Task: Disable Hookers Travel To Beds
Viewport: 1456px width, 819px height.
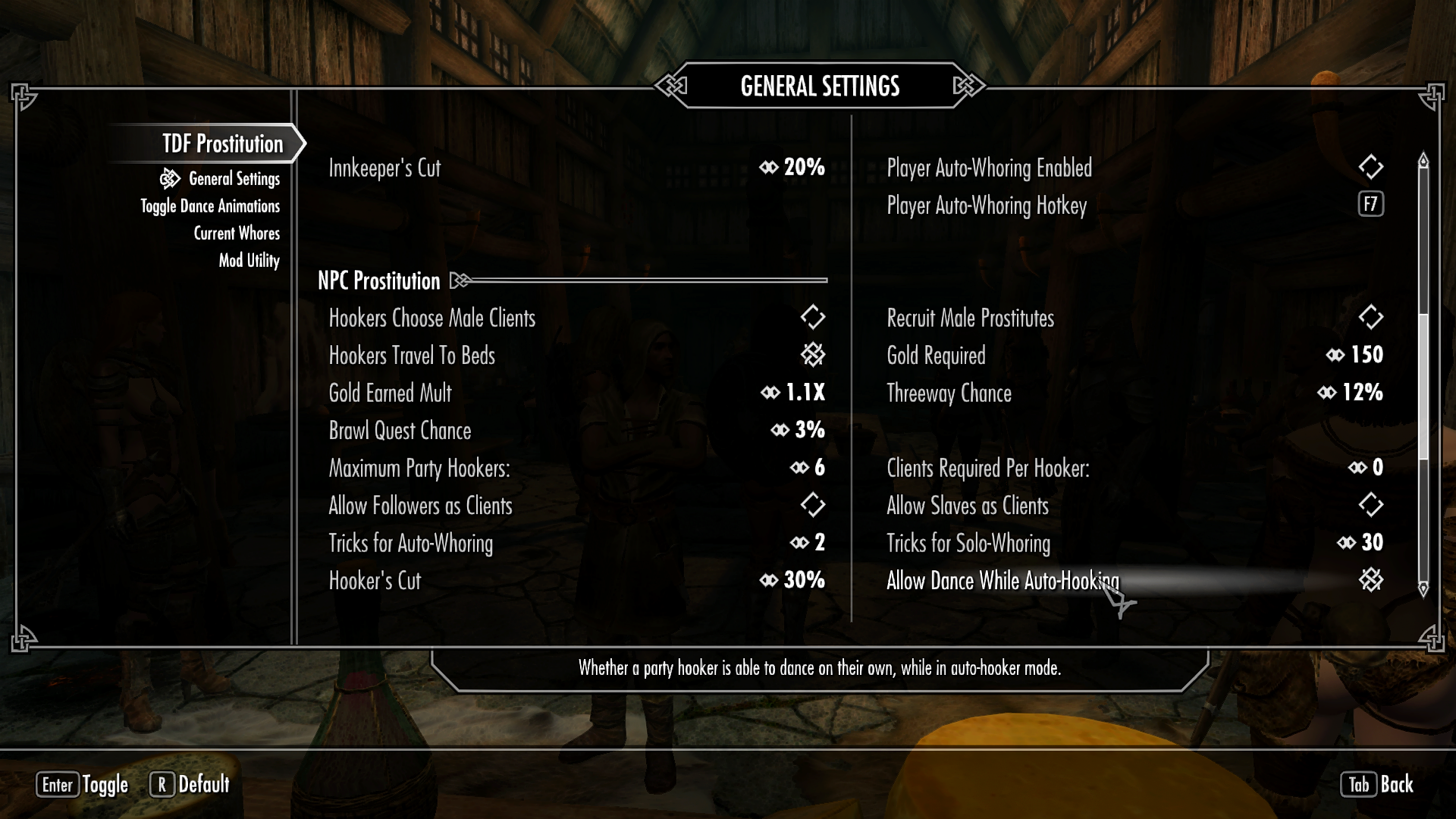Action: (811, 355)
